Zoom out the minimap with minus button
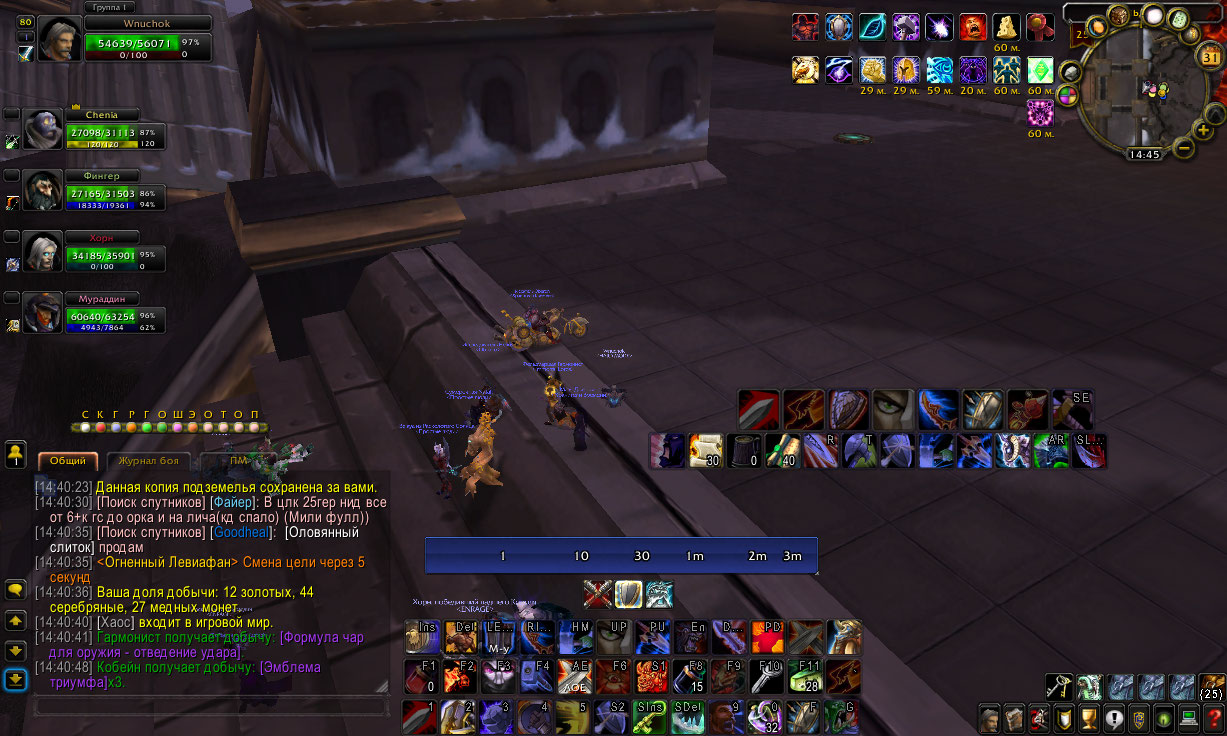The image size is (1227, 736). point(1183,148)
